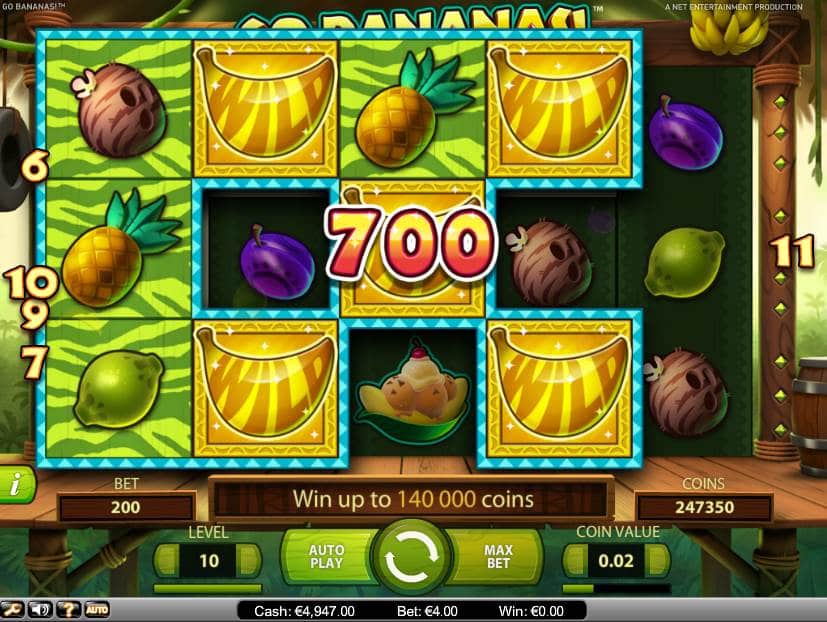Open the green info paytable button
Viewport: 827px width, 622px height.
tap(15, 485)
